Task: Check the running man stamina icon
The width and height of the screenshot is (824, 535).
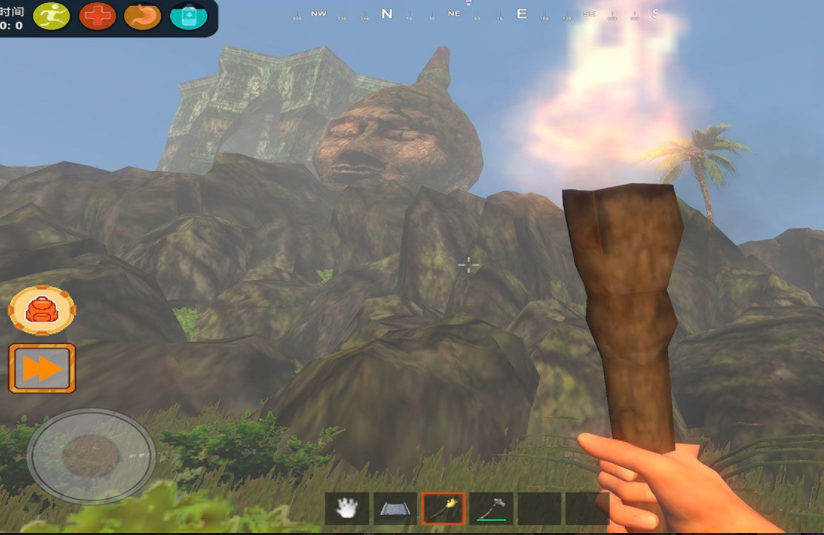Action: tap(52, 16)
